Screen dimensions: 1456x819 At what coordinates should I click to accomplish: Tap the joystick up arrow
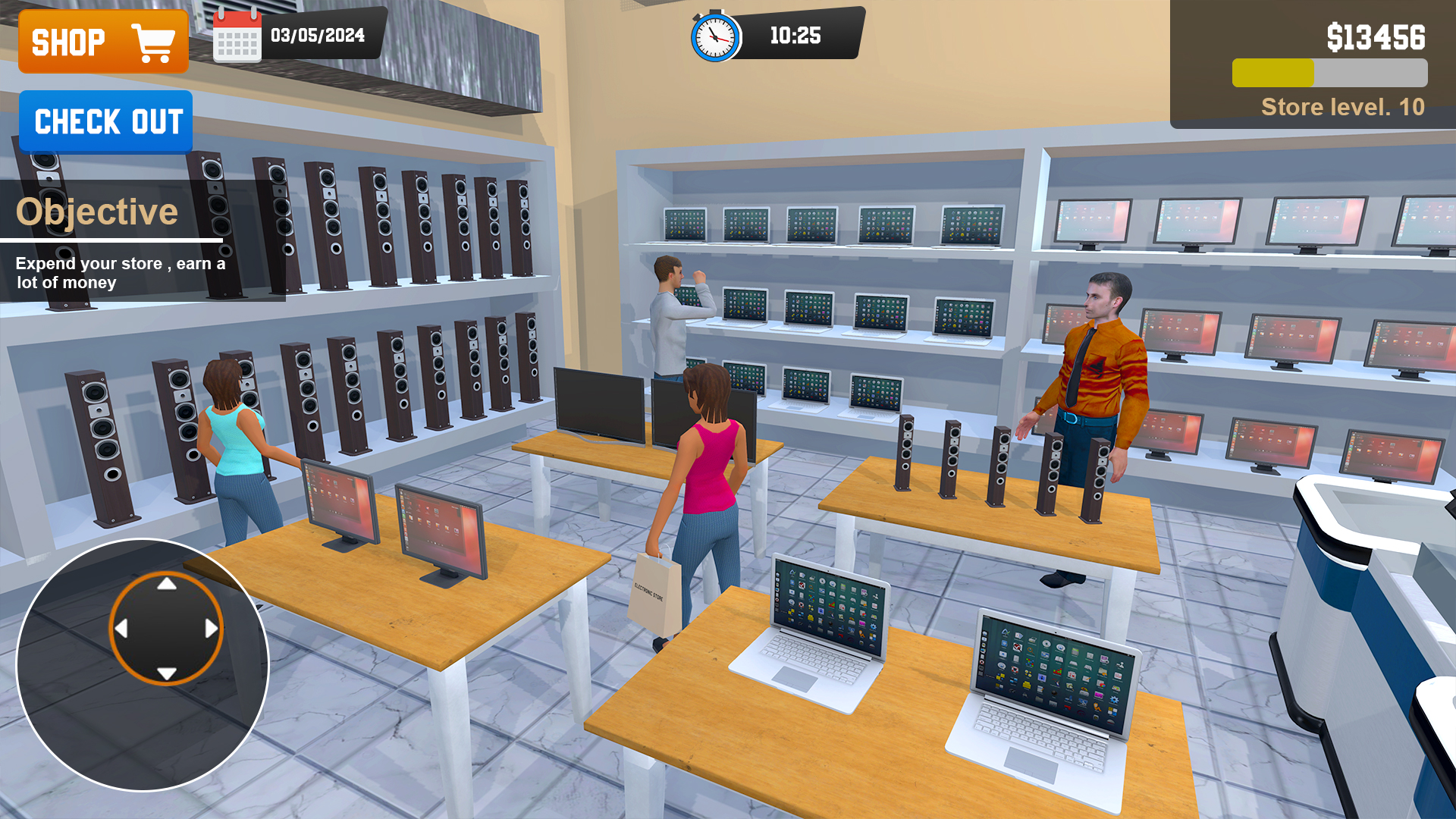tap(165, 584)
